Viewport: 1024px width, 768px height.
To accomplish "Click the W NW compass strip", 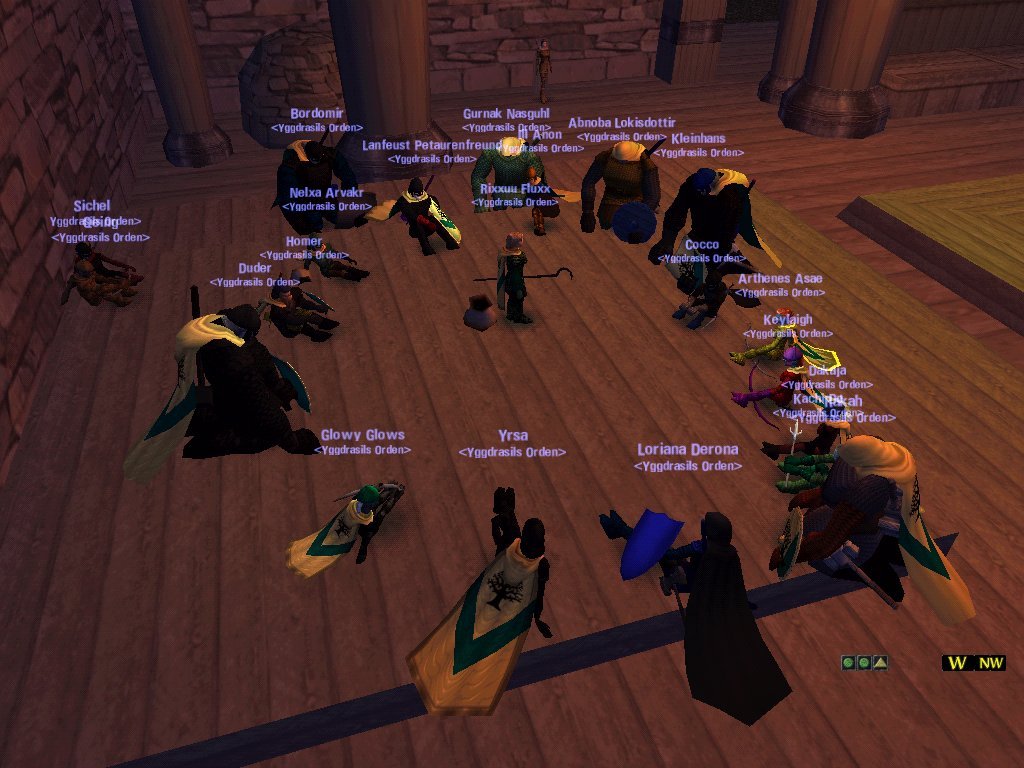I will [x=973, y=662].
